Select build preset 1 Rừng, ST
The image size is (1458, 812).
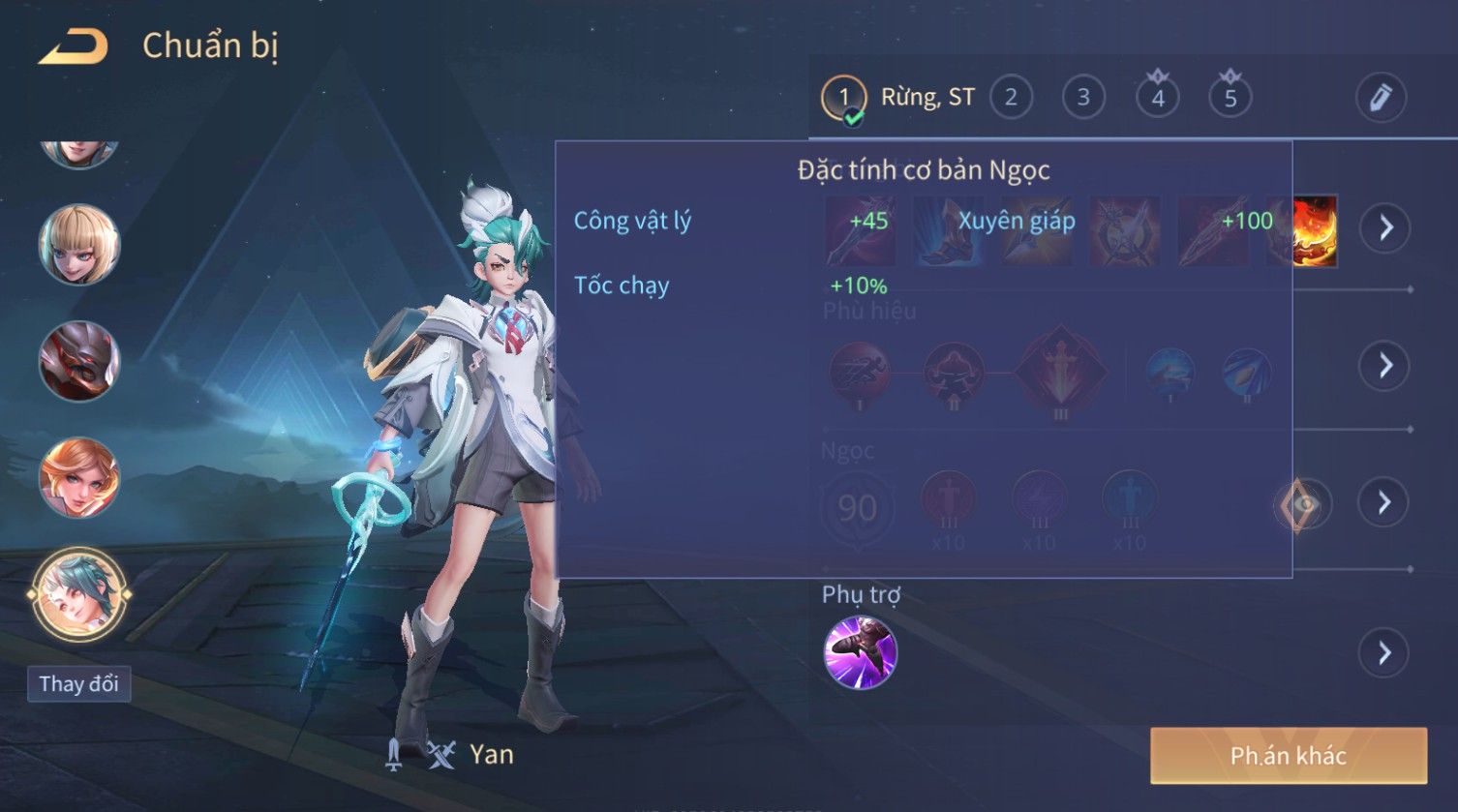click(x=843, y=98)
